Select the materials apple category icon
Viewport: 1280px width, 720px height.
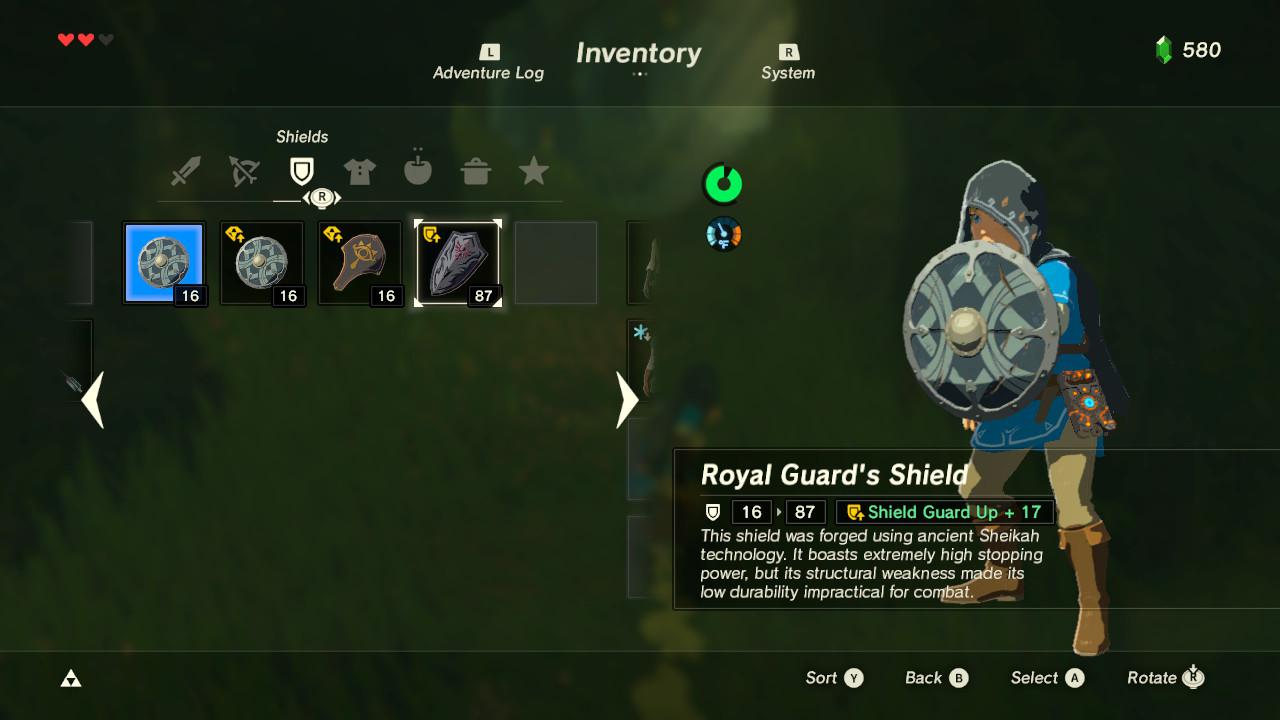click(x=417, y=170)
